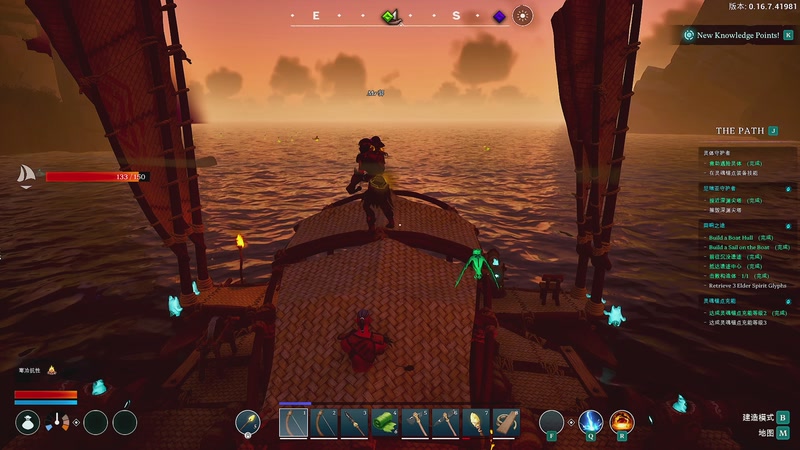
Task: Open the New Knowledge Points notification
Action: click(738, 35)
